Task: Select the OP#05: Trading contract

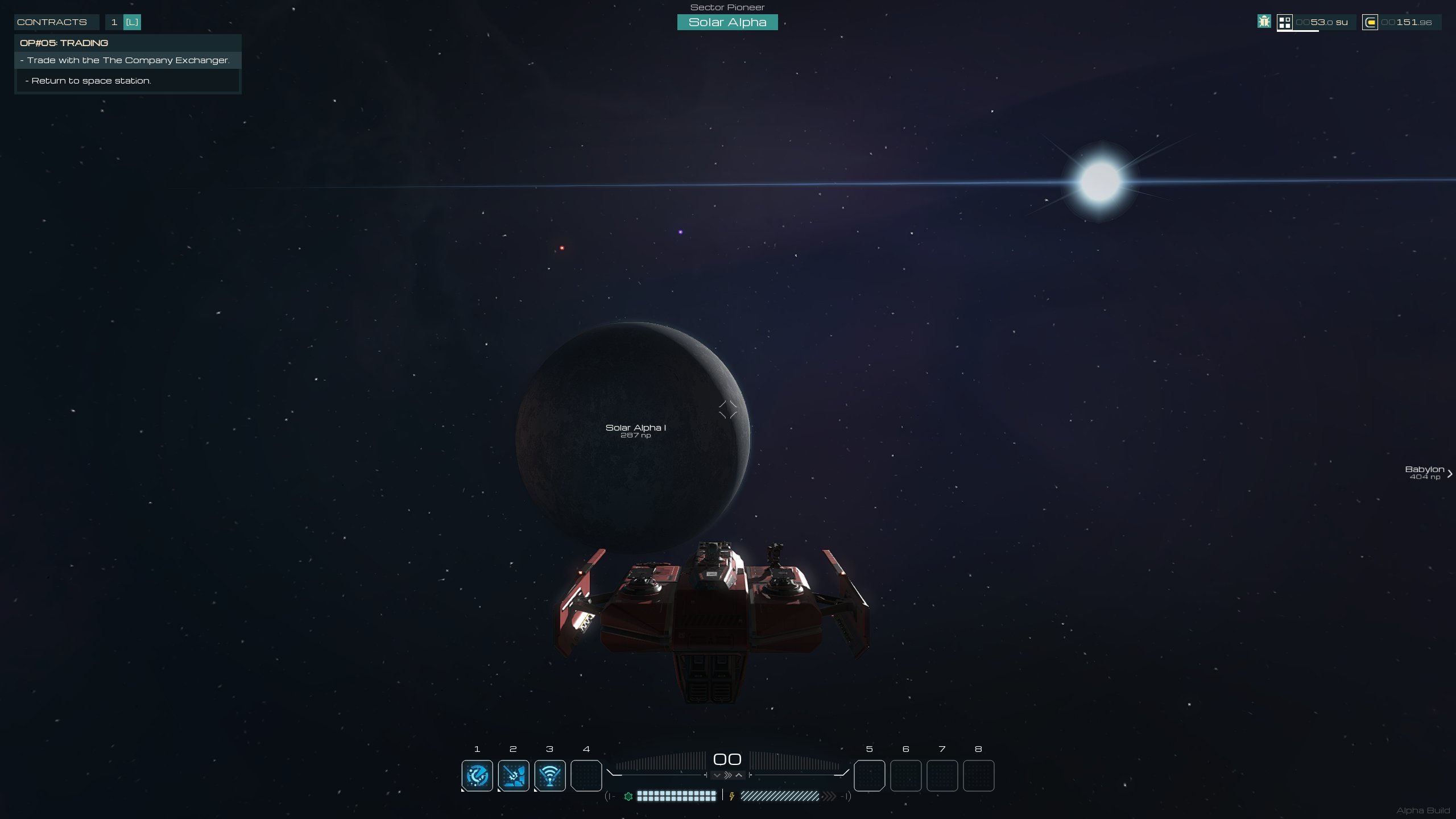Action: (x=64, y=43)
